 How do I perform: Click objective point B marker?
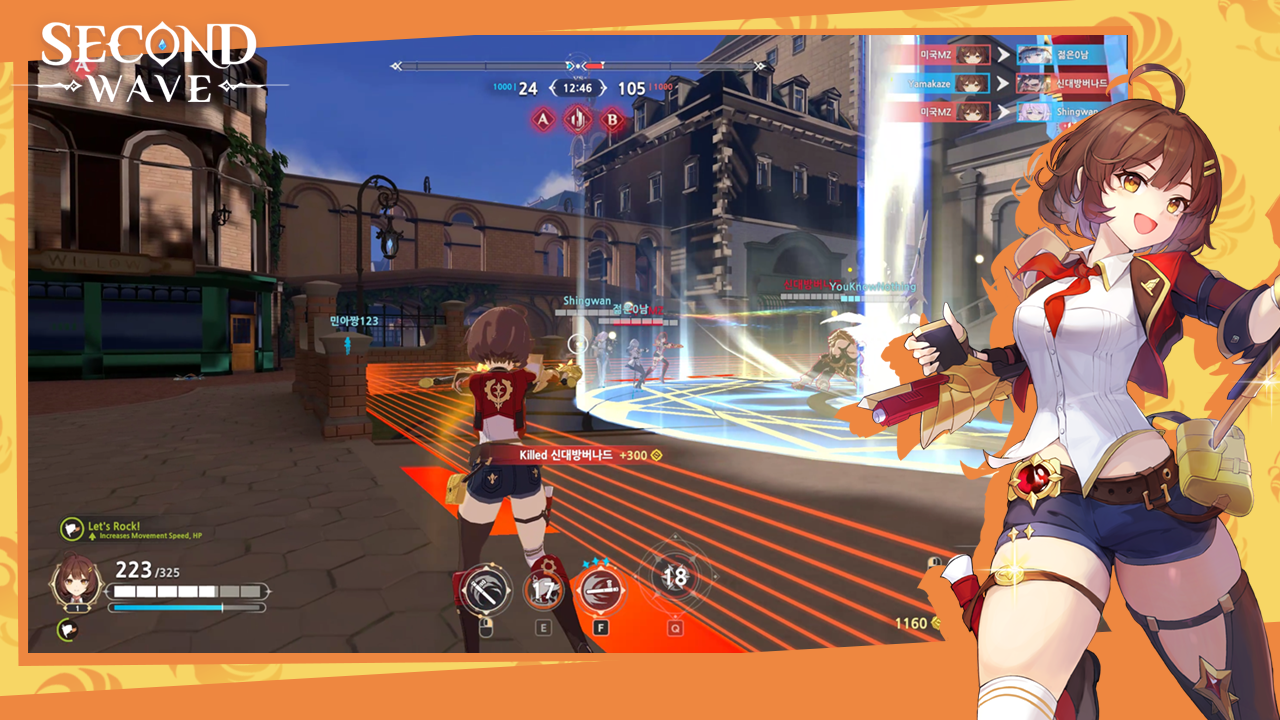(x=612, y=121)
